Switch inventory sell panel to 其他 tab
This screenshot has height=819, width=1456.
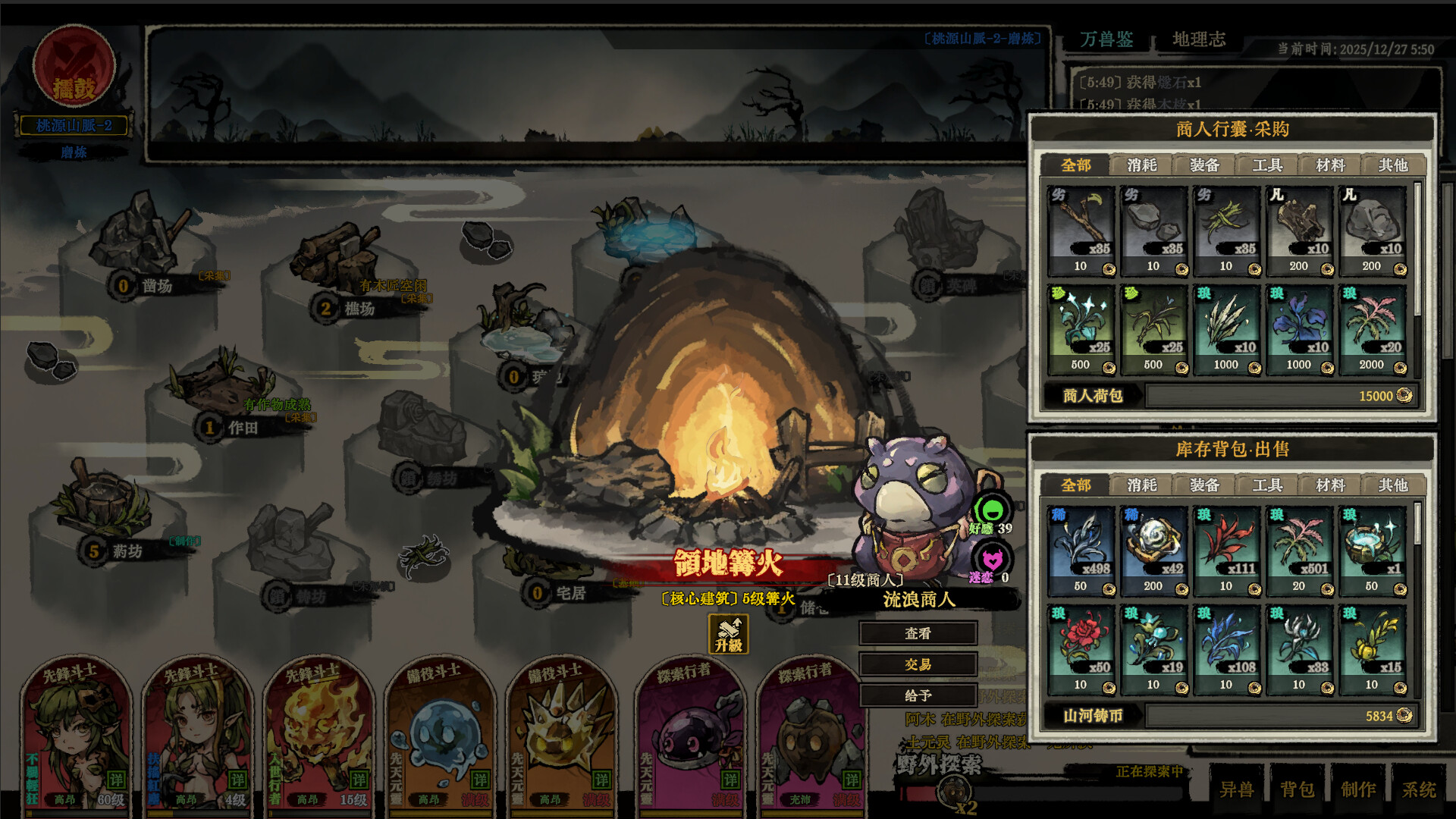1393,485
